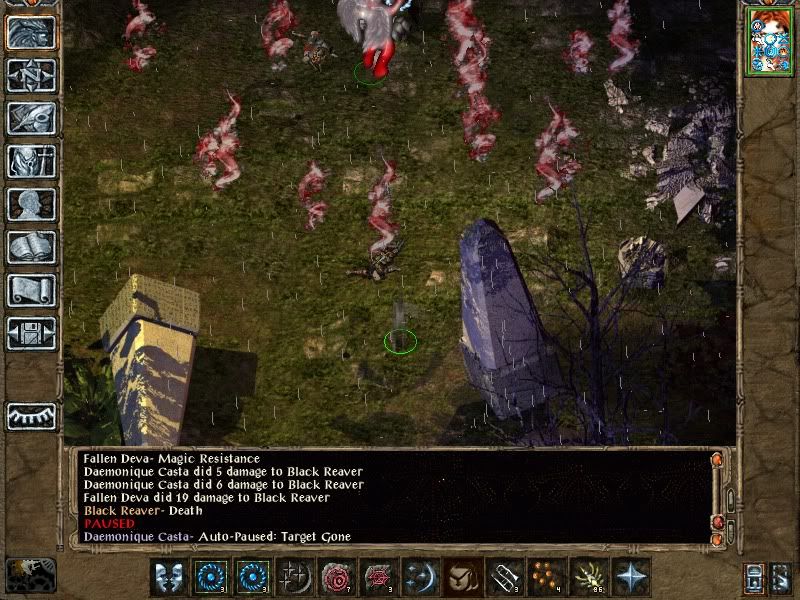Click the Return to Game sidebar button
This screenshot has height=600, width=800.
tap(31, 33)
